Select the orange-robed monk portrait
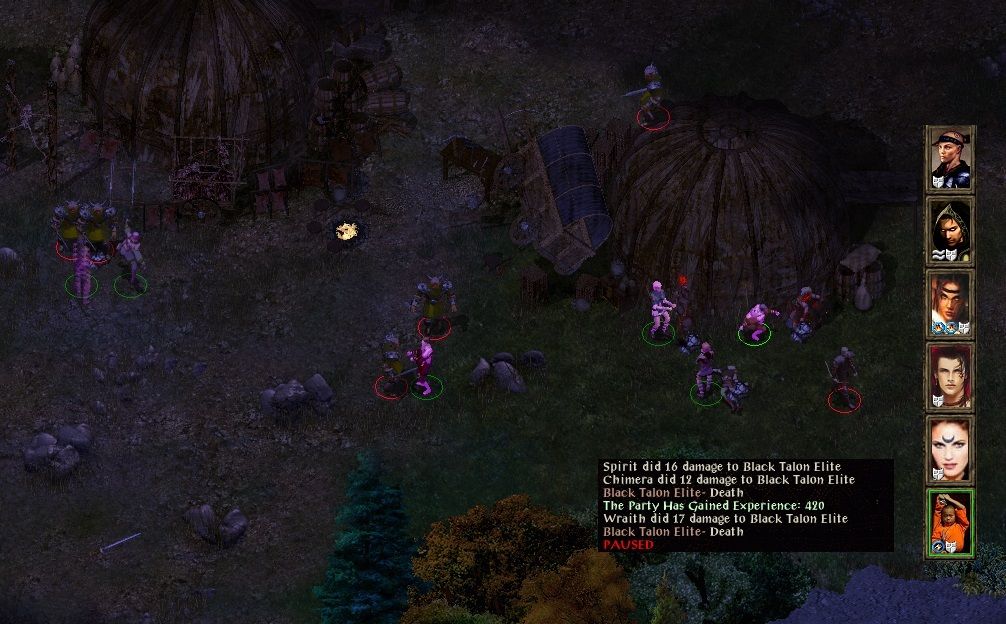Image resolution: width=1006 pixels, height=624 pixels. tap(950, 522)
